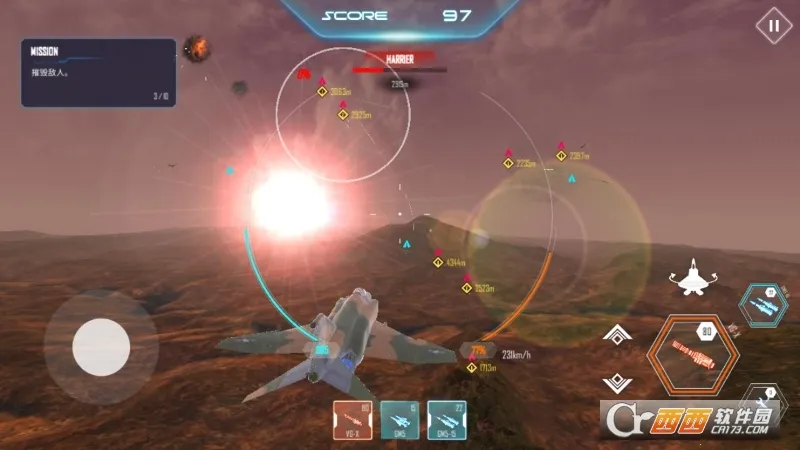Select the VG-X weapon slot

click(352, 420)
